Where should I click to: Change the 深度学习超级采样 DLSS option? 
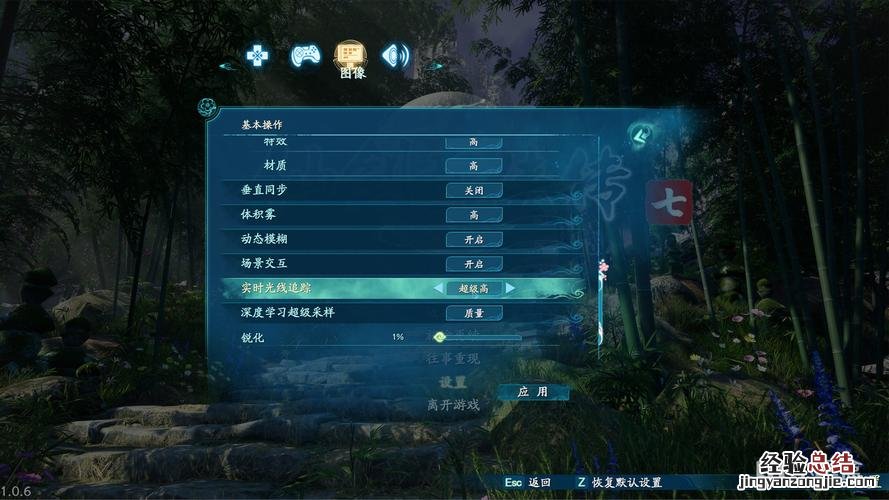[473, 313]
